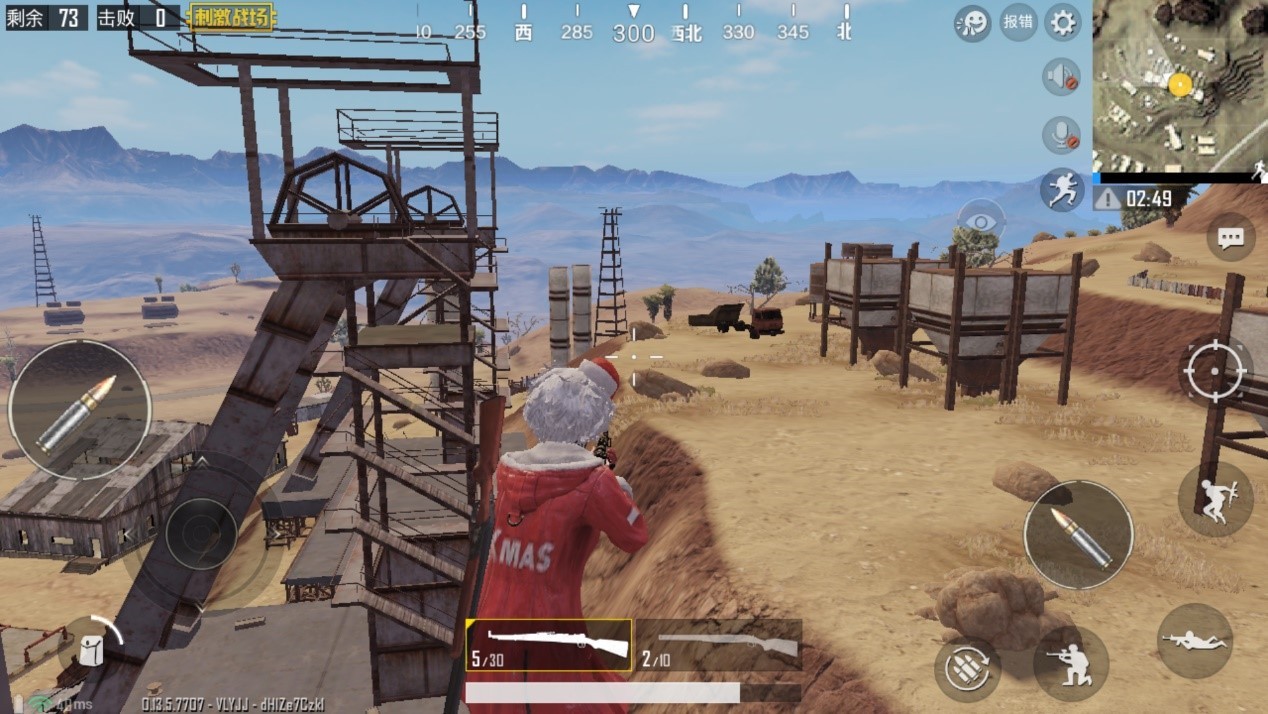Switch to the weapon showing 2/10
Image resolution: width=1268 pixels, height=714 pixels.
tap(719, 645)
